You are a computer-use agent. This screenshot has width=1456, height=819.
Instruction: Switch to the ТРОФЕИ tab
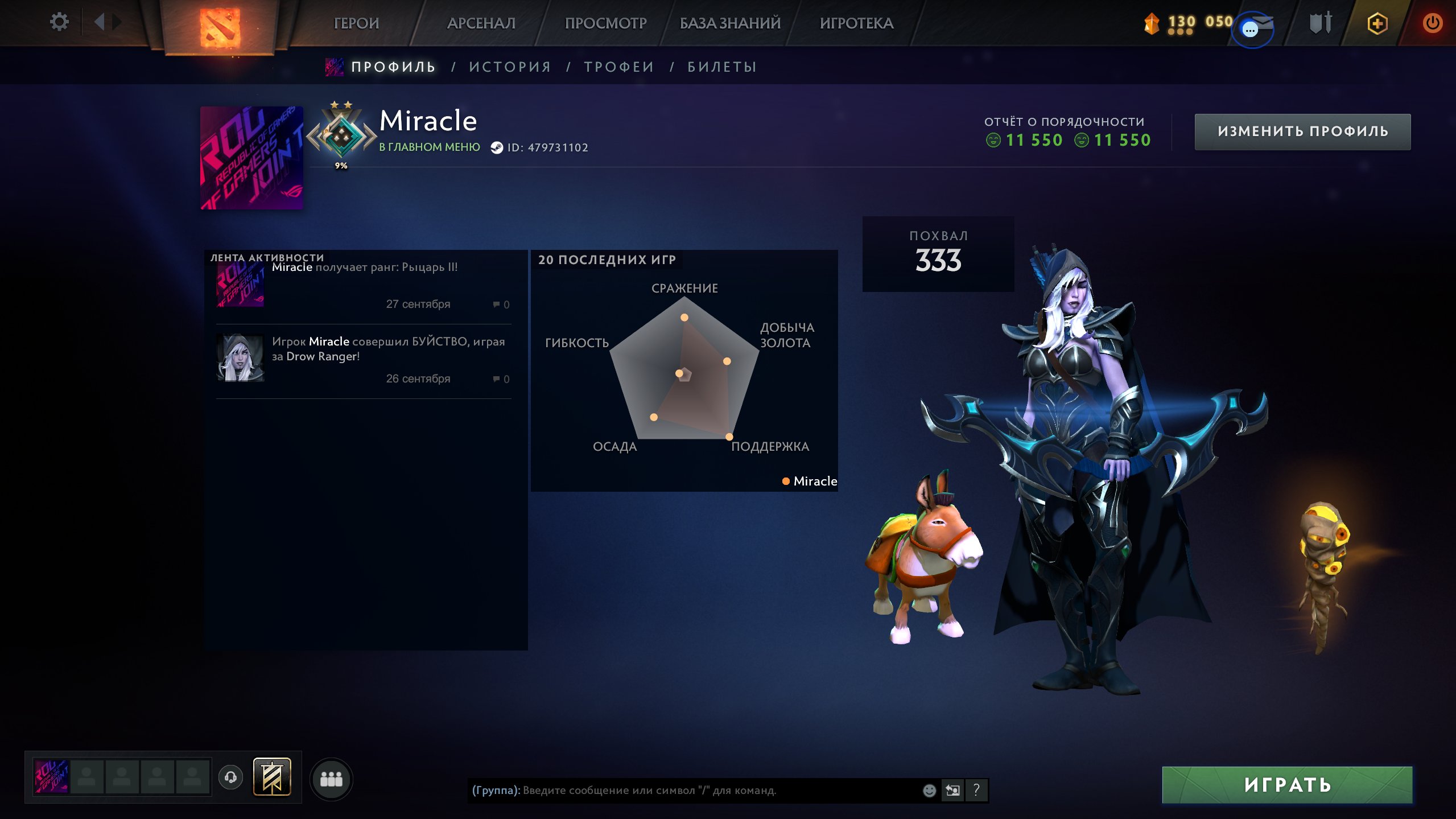pos(619,67)
